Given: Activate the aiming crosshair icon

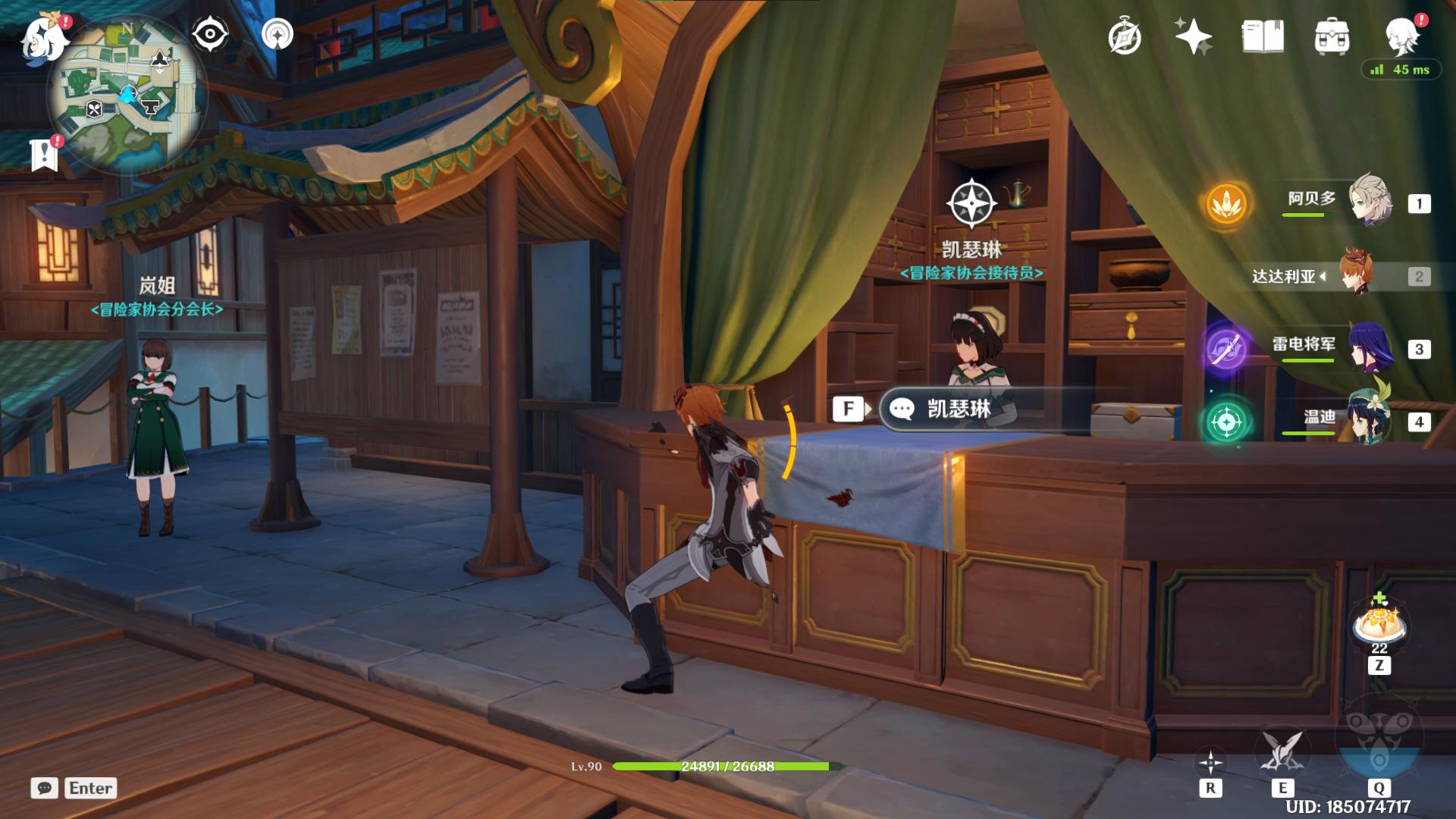Looking at the screenshot, I should tap(1210, 762).
